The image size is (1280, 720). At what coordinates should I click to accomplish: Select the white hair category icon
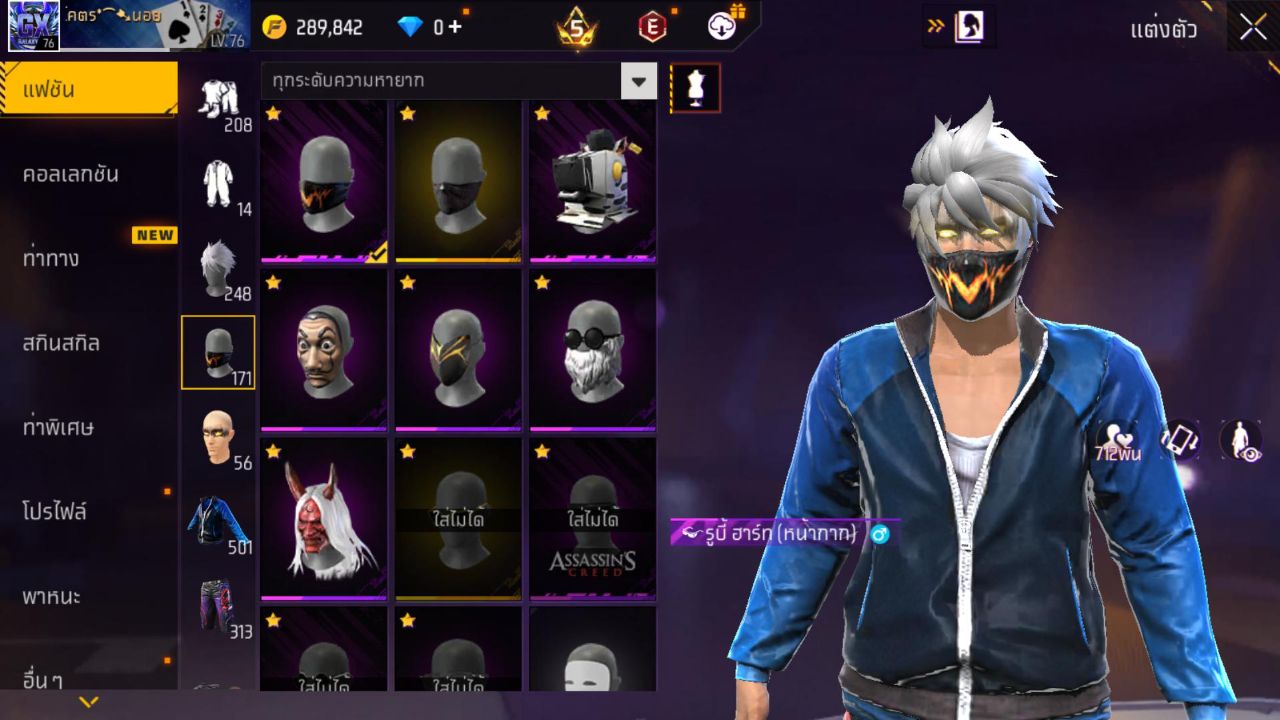click(219, 263)
